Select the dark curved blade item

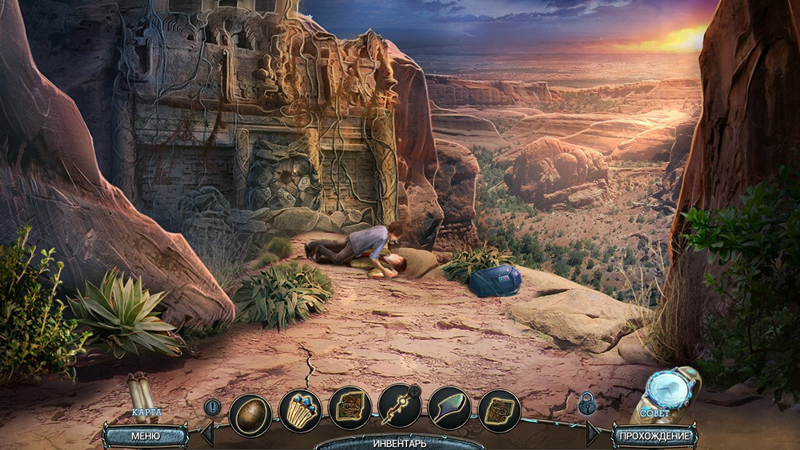pyautogui.click(x=450, y=408)
